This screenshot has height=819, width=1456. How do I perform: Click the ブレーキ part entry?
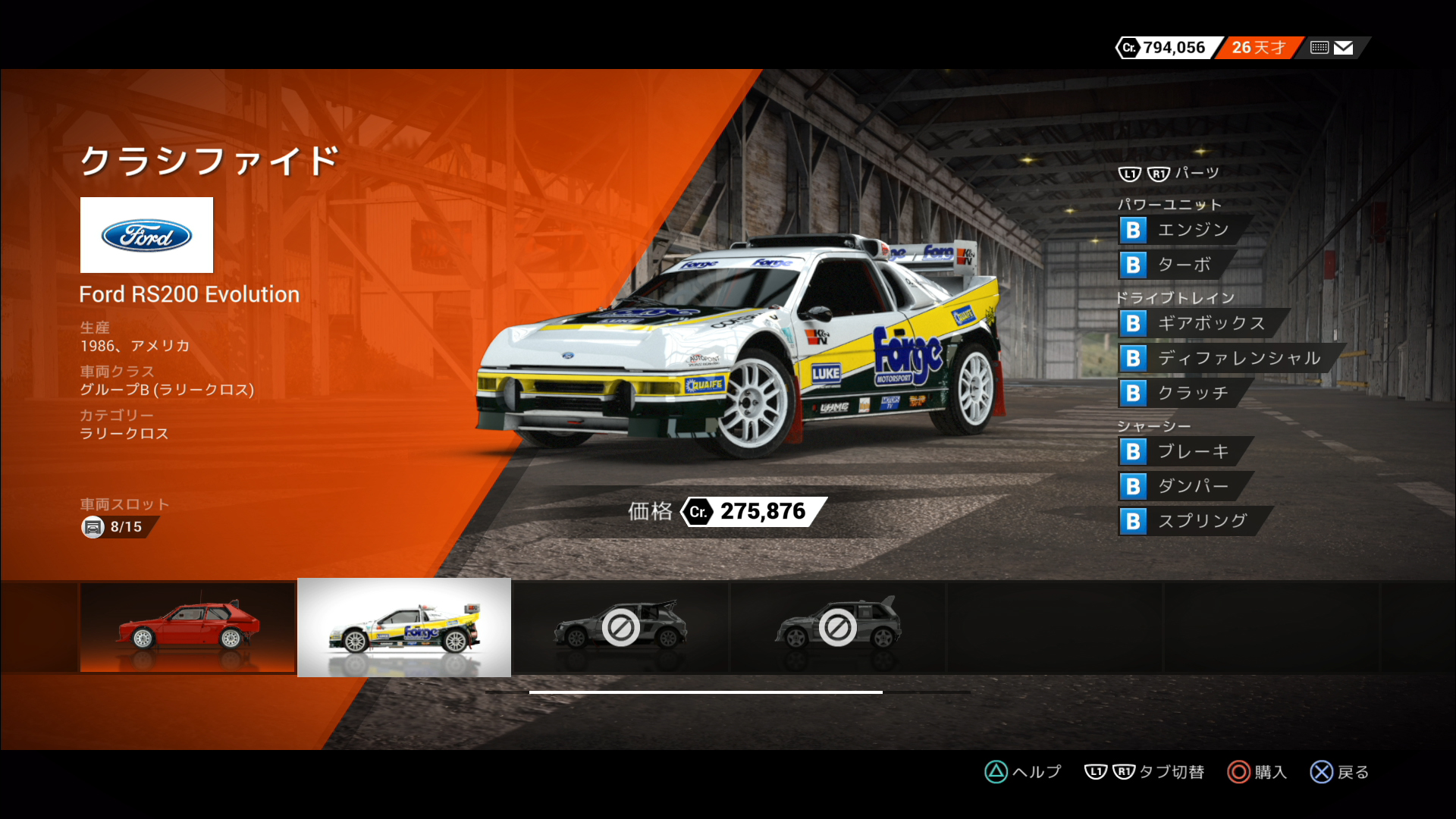coord(1183,451)
